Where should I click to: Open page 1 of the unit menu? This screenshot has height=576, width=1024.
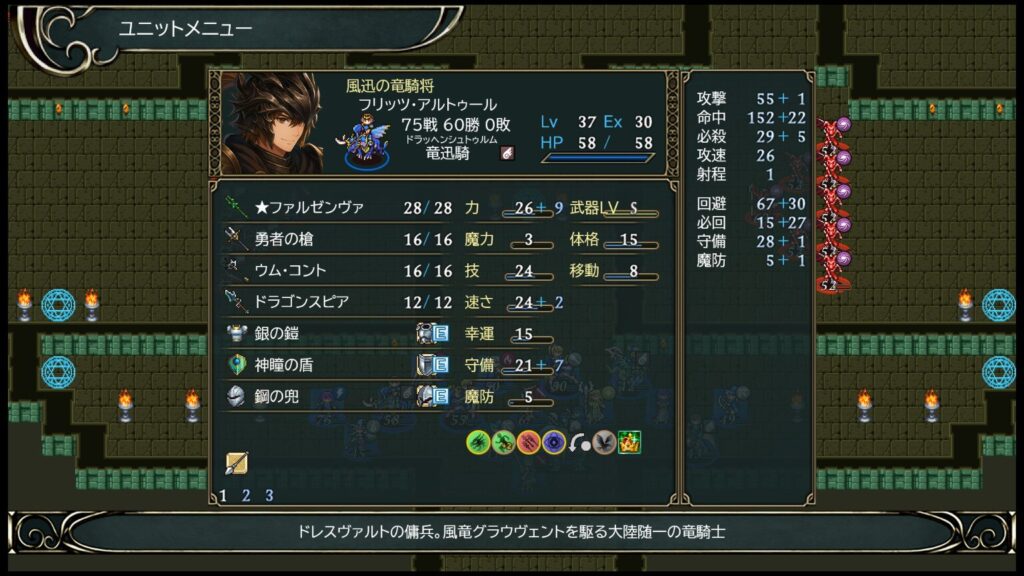[x=223, y=495]
